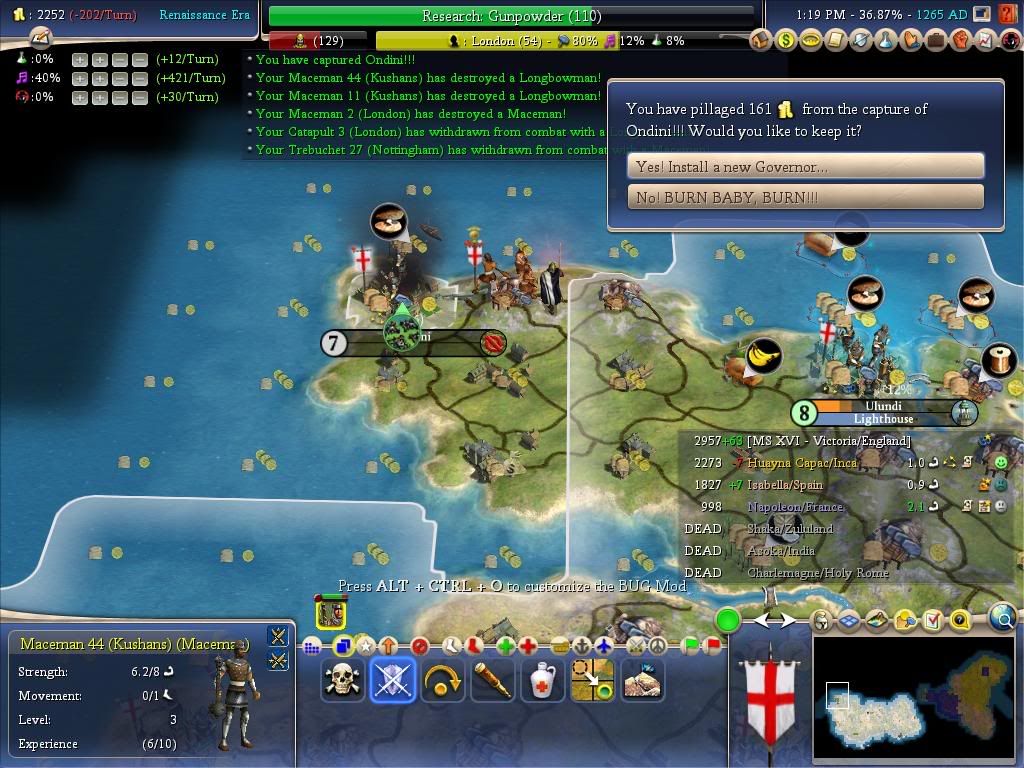Screen dimensions: 1024x768
Task: Select the Maceman unit portrait above the action bar
Action: point(331,612)
